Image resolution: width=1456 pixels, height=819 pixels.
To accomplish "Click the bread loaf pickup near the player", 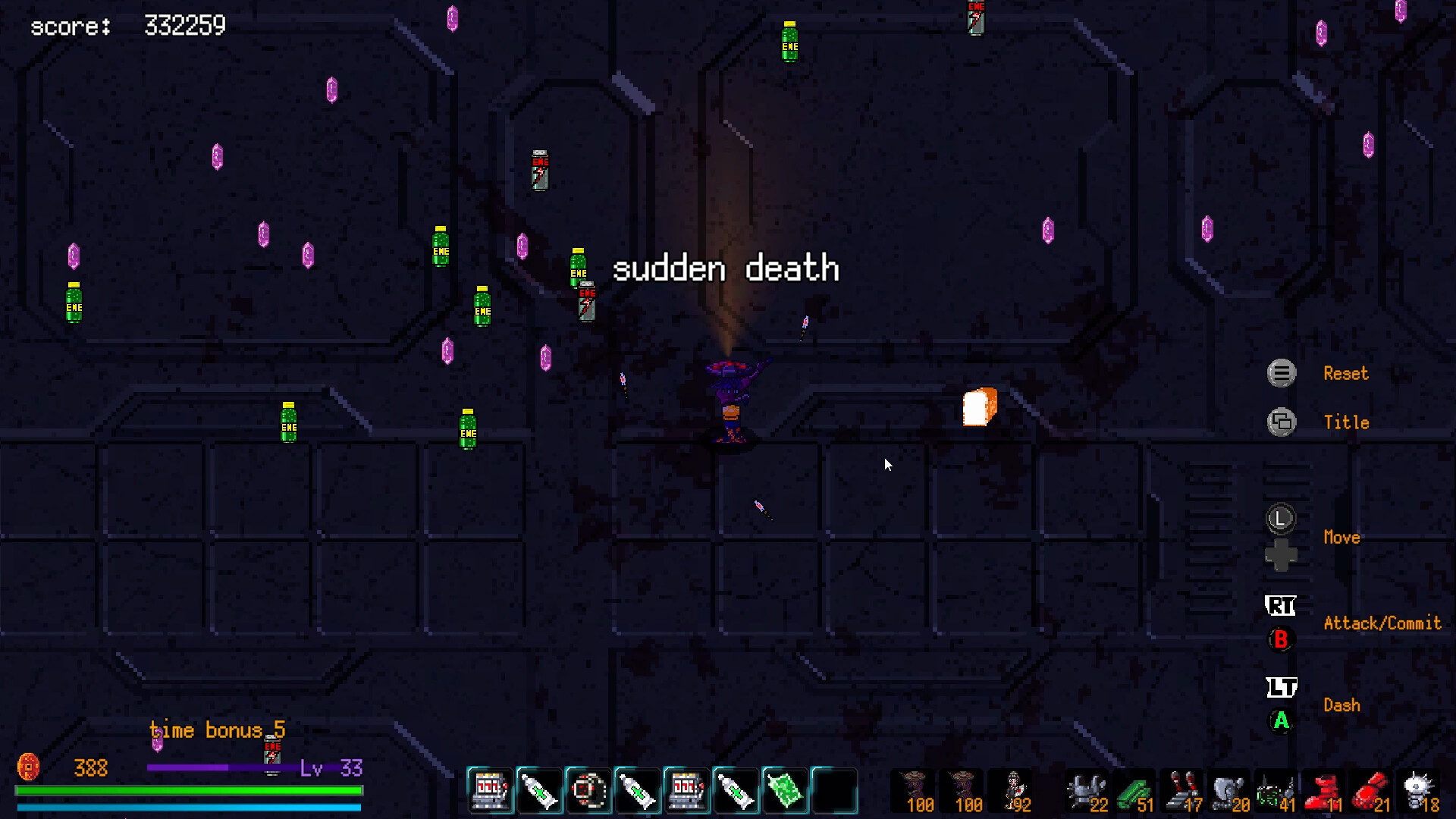I will (x=978, y=406).
